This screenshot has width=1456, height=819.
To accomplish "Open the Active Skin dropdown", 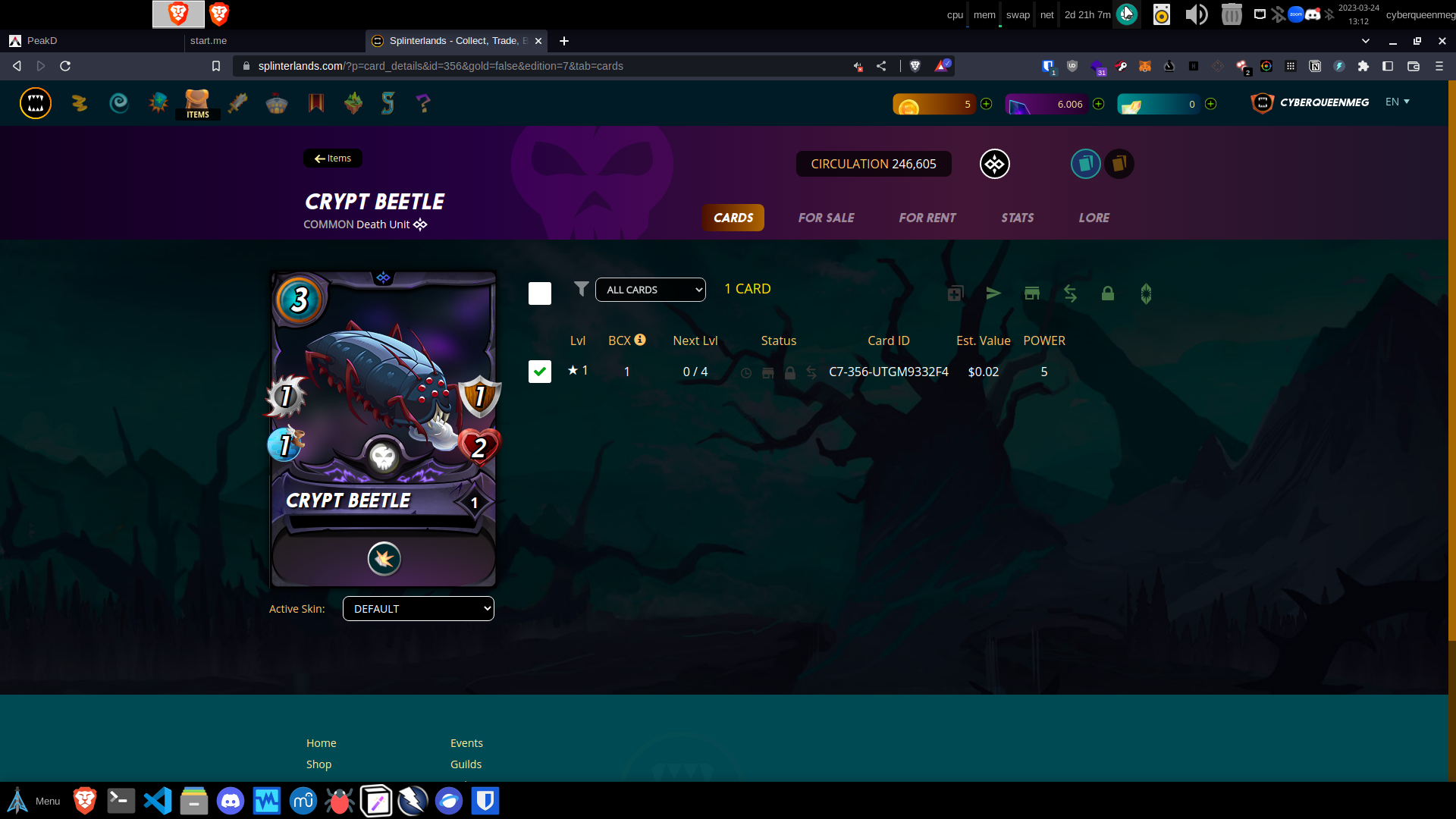I will click(x=418, y=608).
